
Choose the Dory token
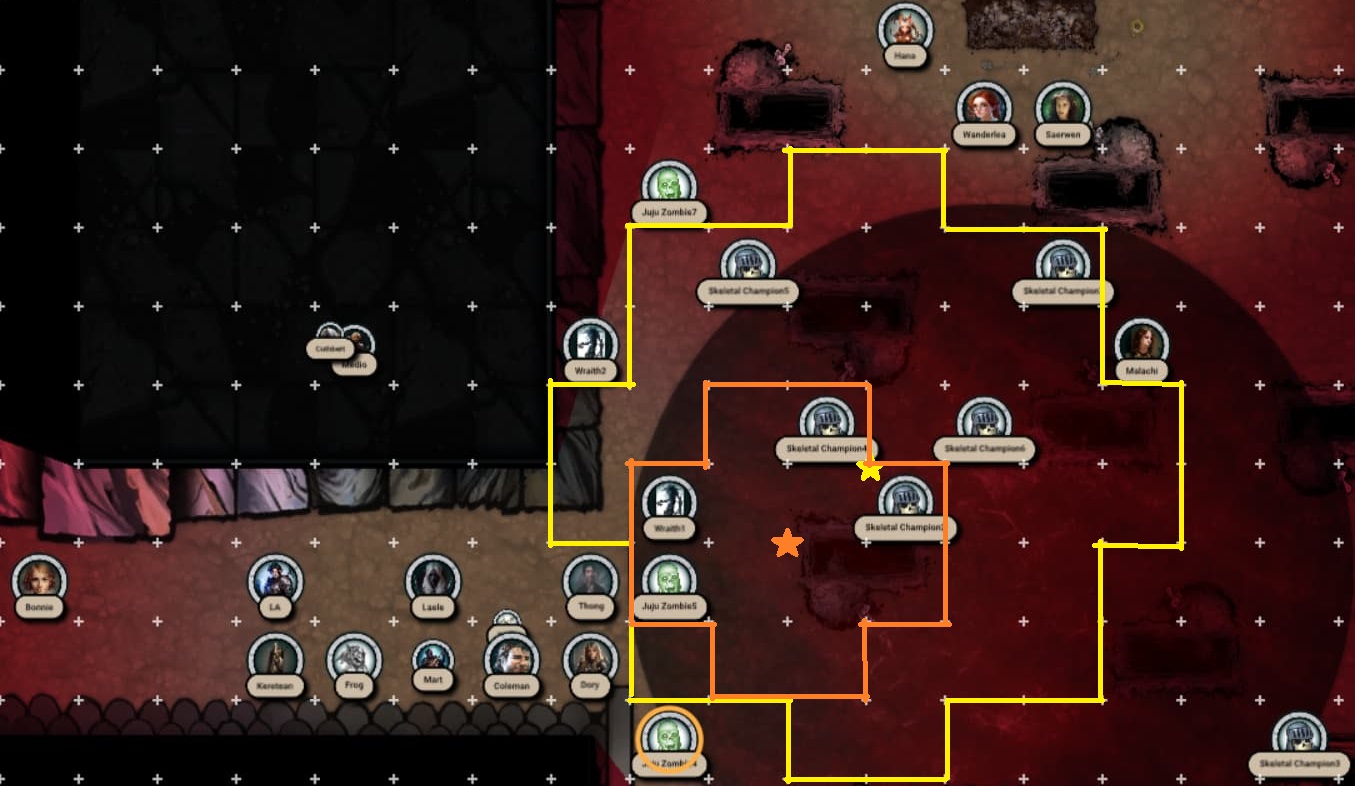pyautogui.click(x=590, y=659)
